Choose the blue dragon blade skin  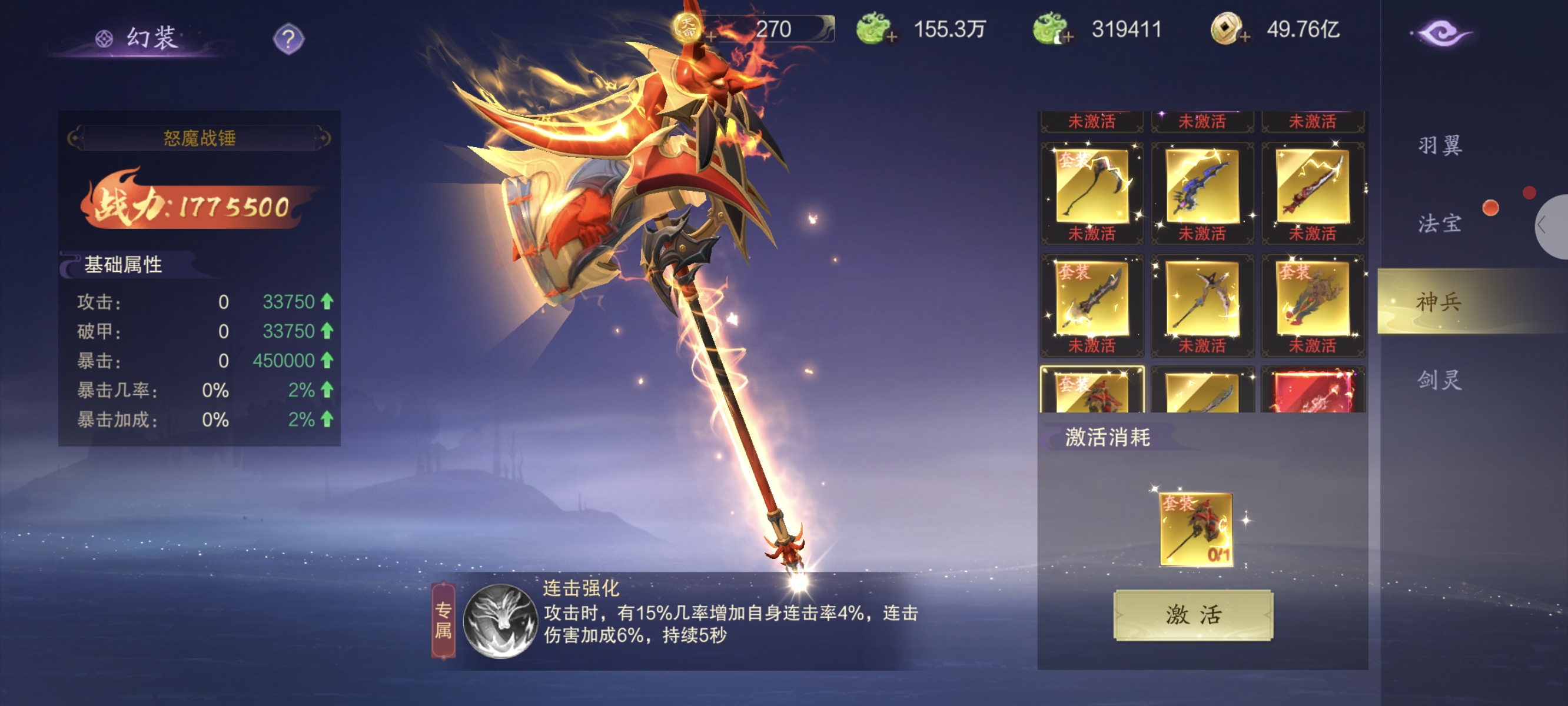(1201, 187)
